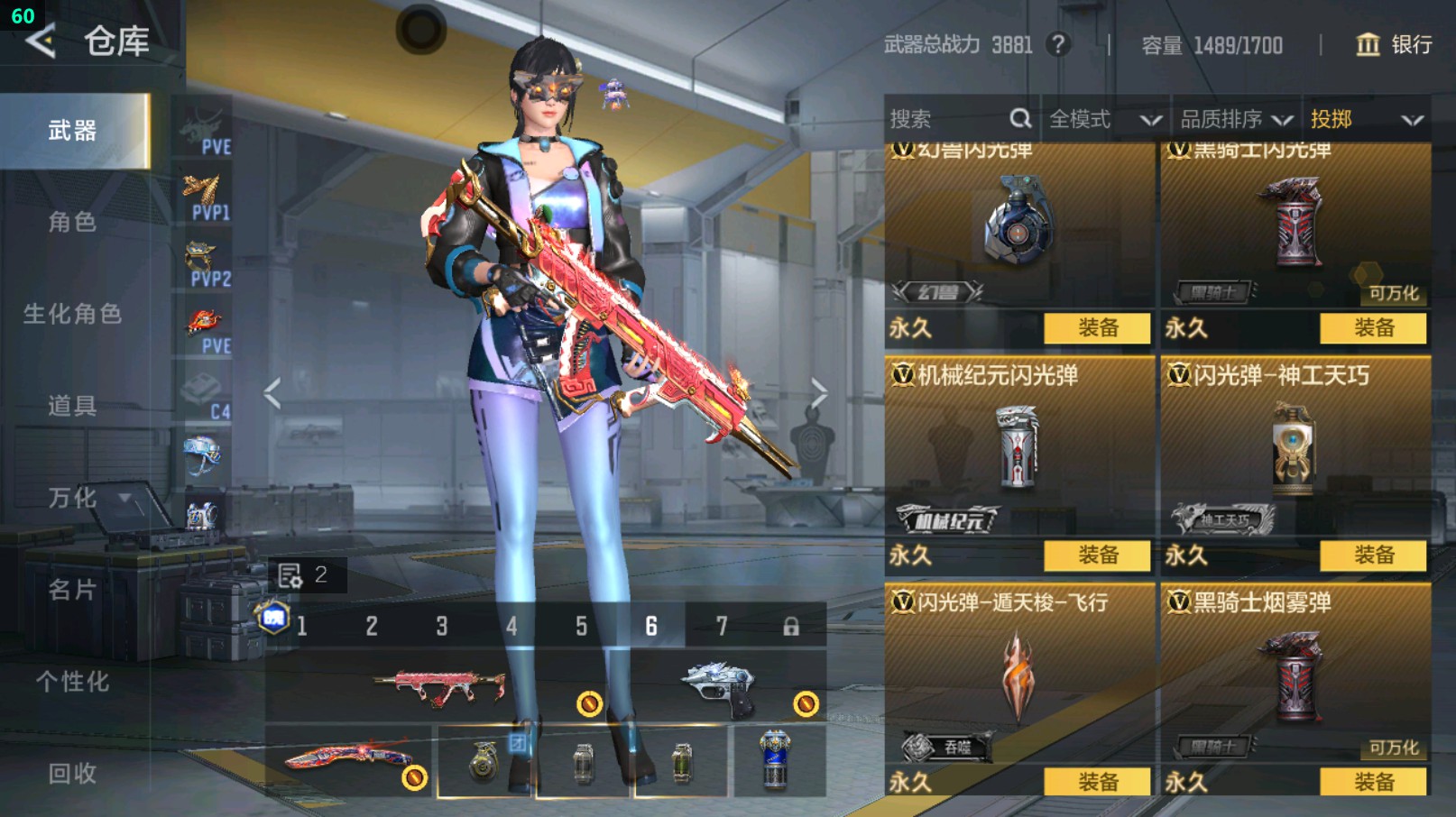Image resolution: width=1456 pixels, height=817 pixels.
Task: Open the 品质排序 sort dropdown
Action: tap(1236, 119)
